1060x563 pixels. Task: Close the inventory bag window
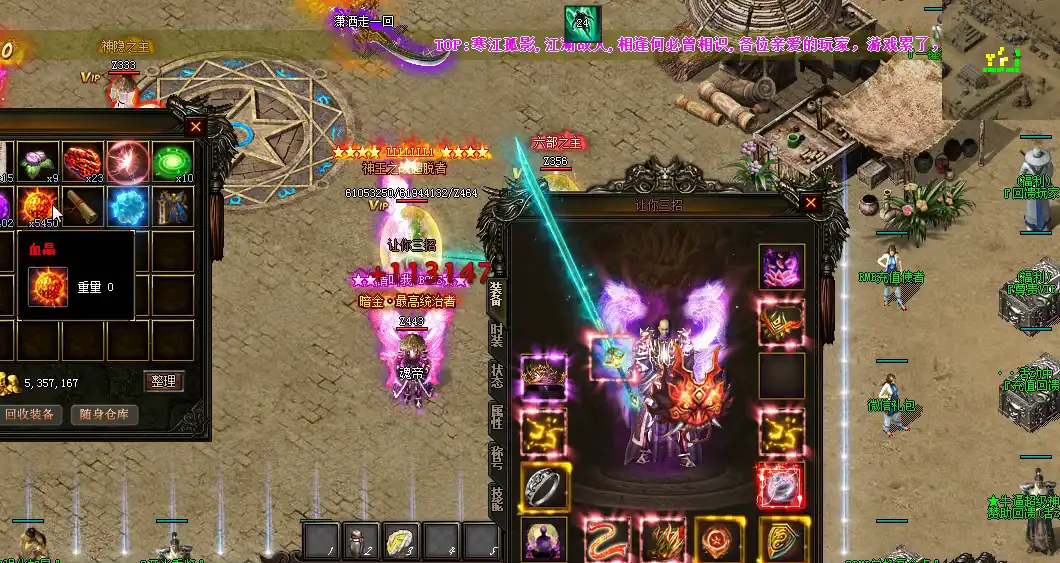(x=196, y=127)
